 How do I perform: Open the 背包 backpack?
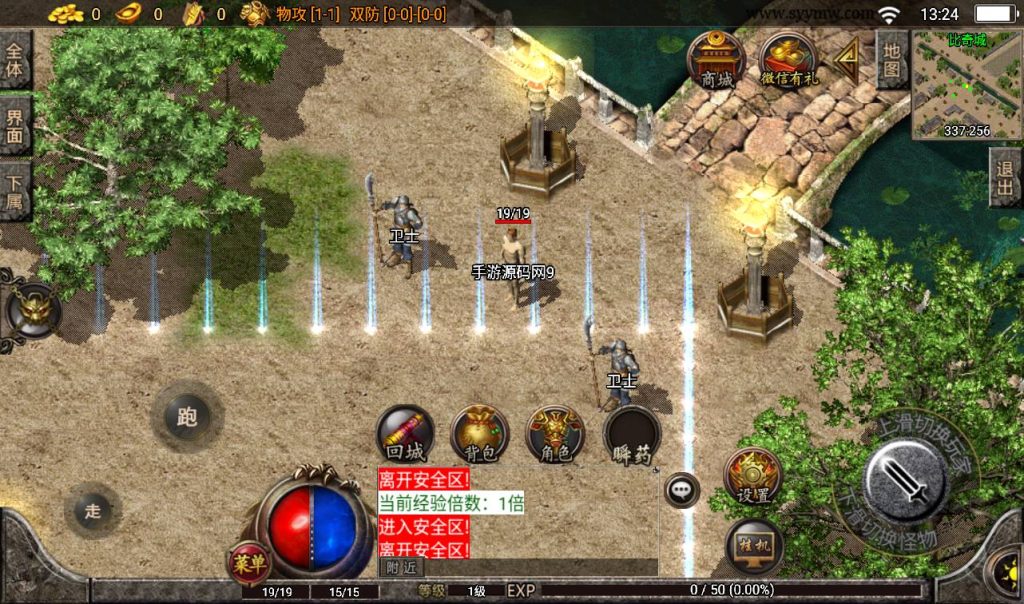coord(480,434)
